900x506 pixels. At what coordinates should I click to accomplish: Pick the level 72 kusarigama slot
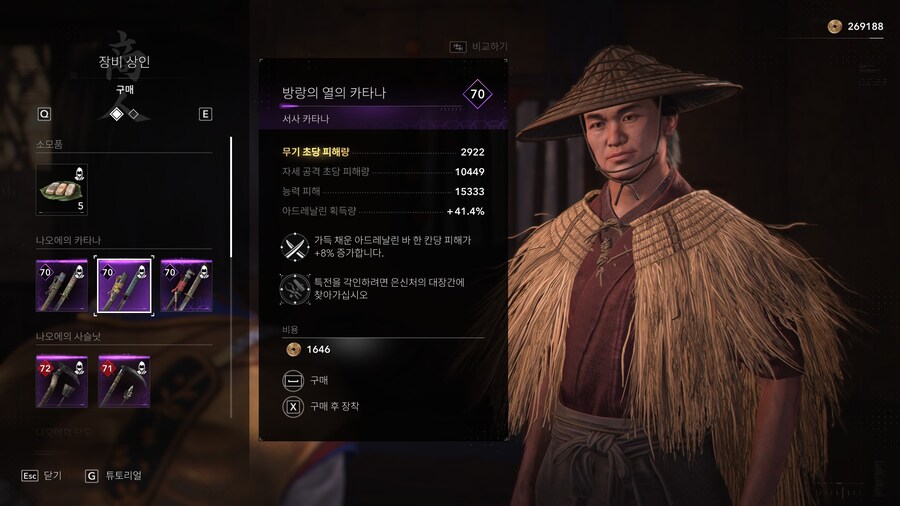point(62,381)
